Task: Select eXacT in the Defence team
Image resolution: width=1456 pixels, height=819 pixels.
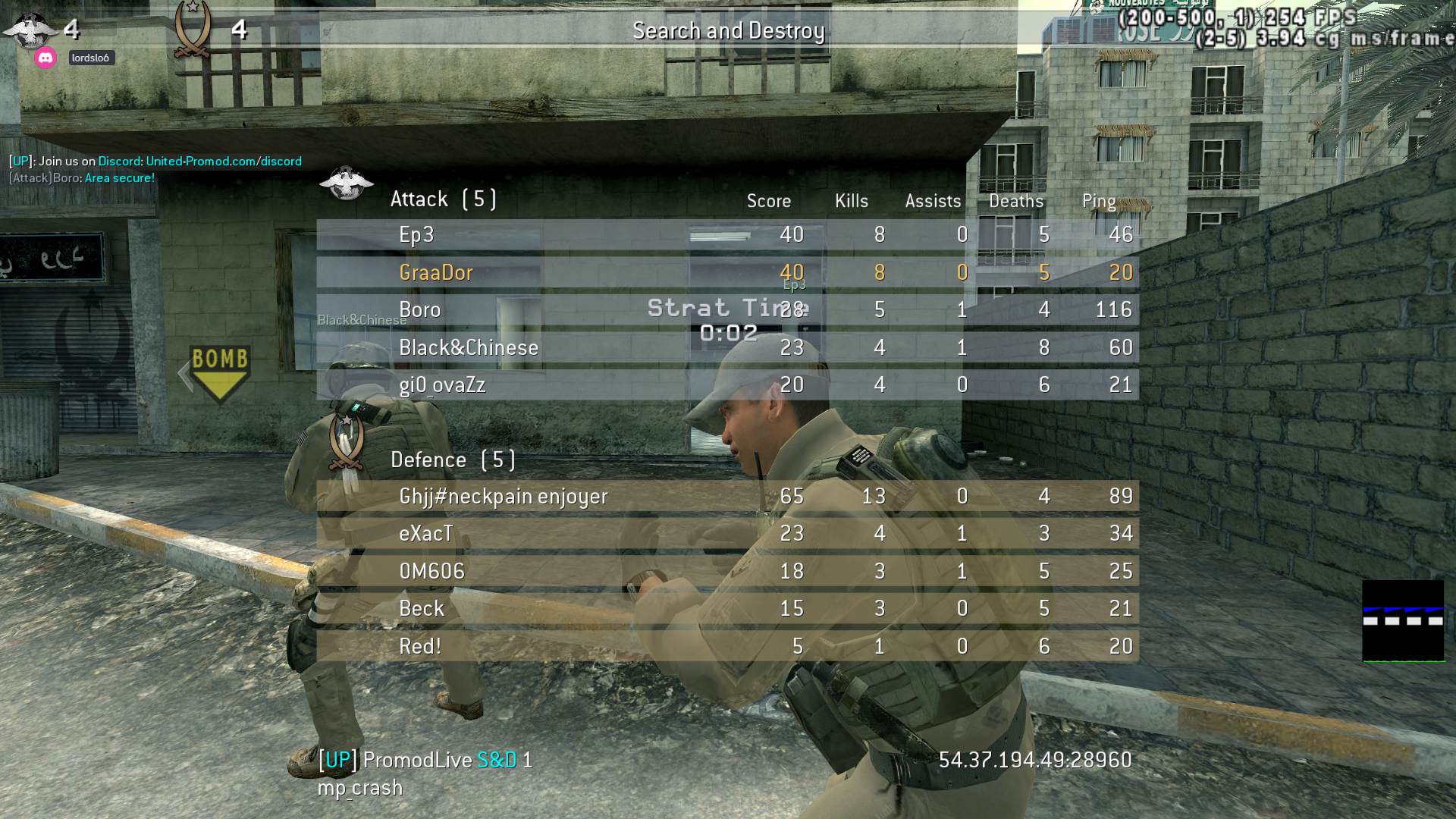Action: [x=726, y=533]
